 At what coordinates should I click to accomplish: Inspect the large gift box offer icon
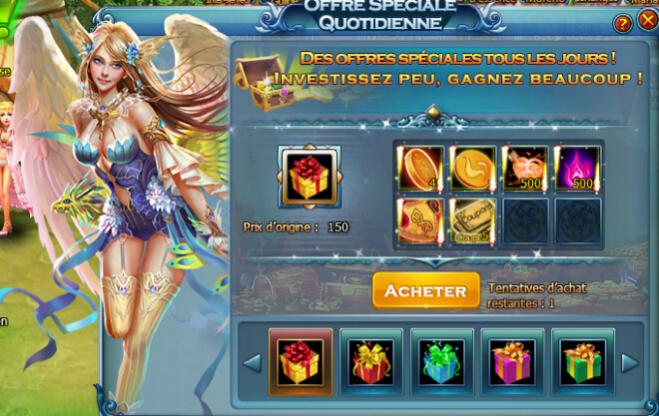click(x=309, y=177)
